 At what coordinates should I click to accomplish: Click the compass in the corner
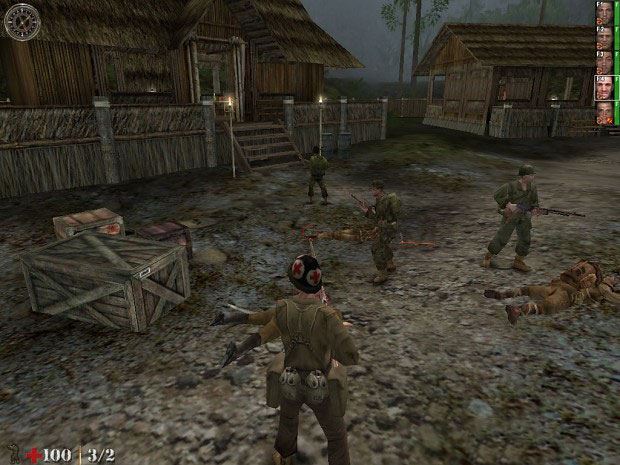(x=21, y=20)
